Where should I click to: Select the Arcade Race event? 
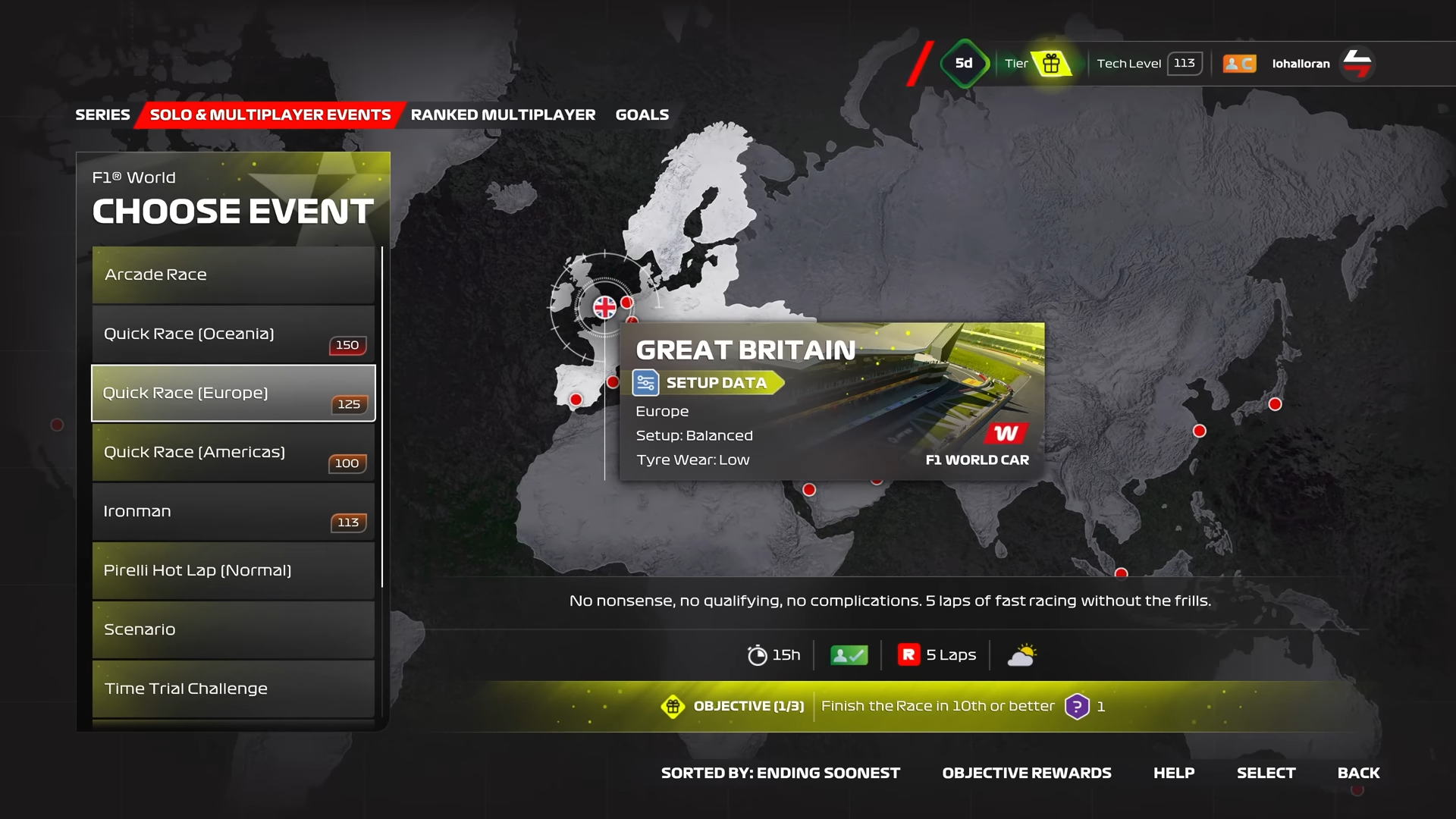pyautogui.click(x=234, y=275)
